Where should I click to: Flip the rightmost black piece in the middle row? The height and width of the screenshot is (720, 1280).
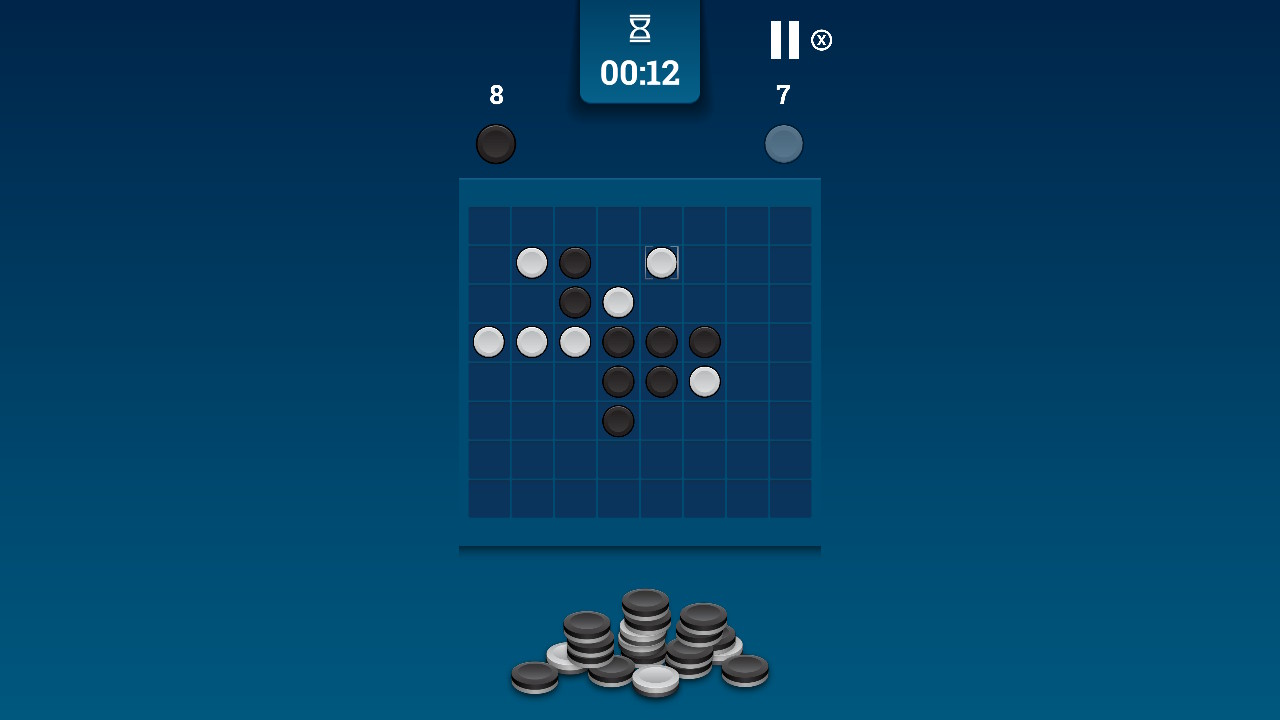(x=703, y=342)
